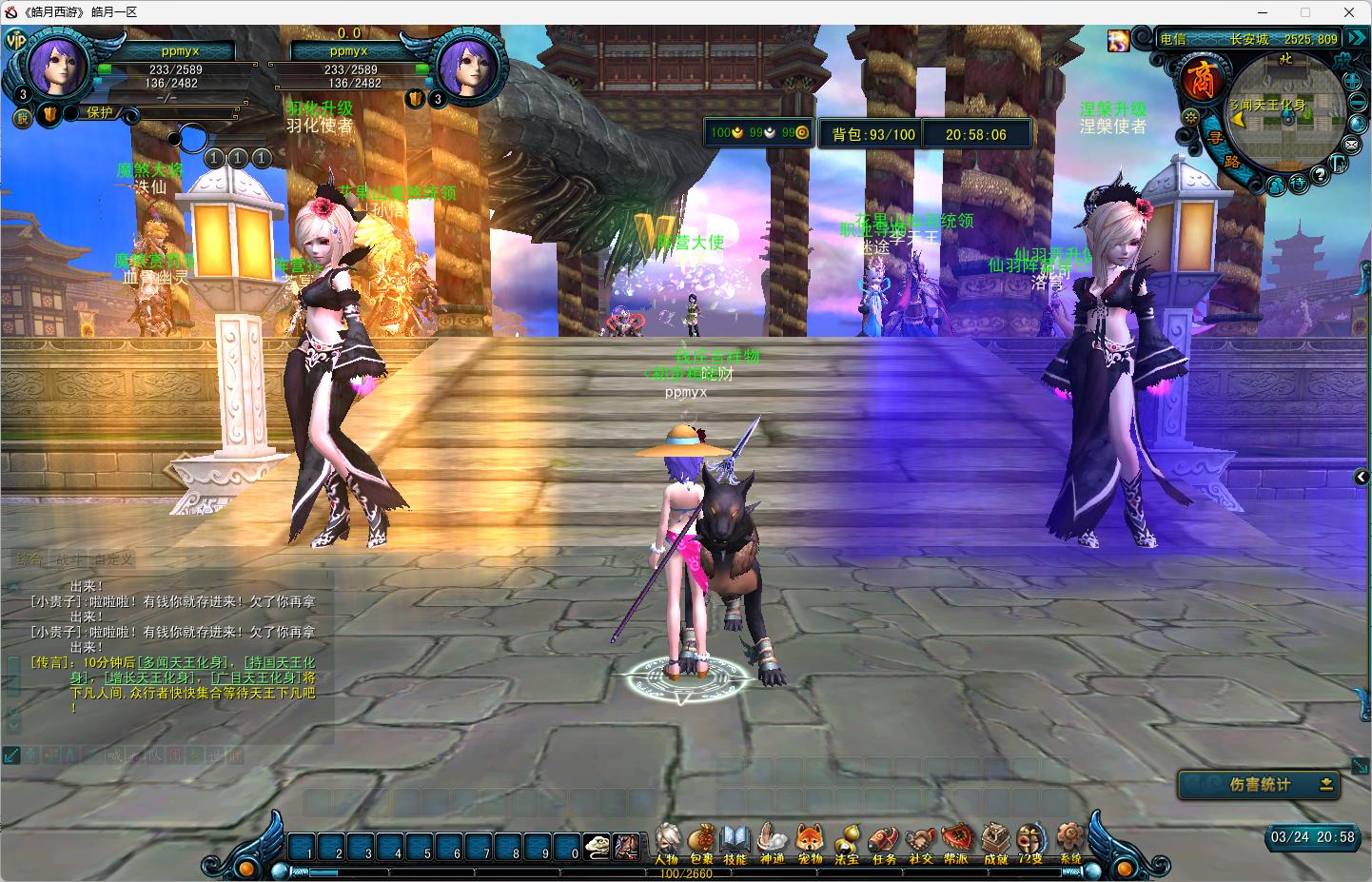Click the VIP badge
The width and height of the screenshot is (1372, 882).
click(x=16, y=40)
